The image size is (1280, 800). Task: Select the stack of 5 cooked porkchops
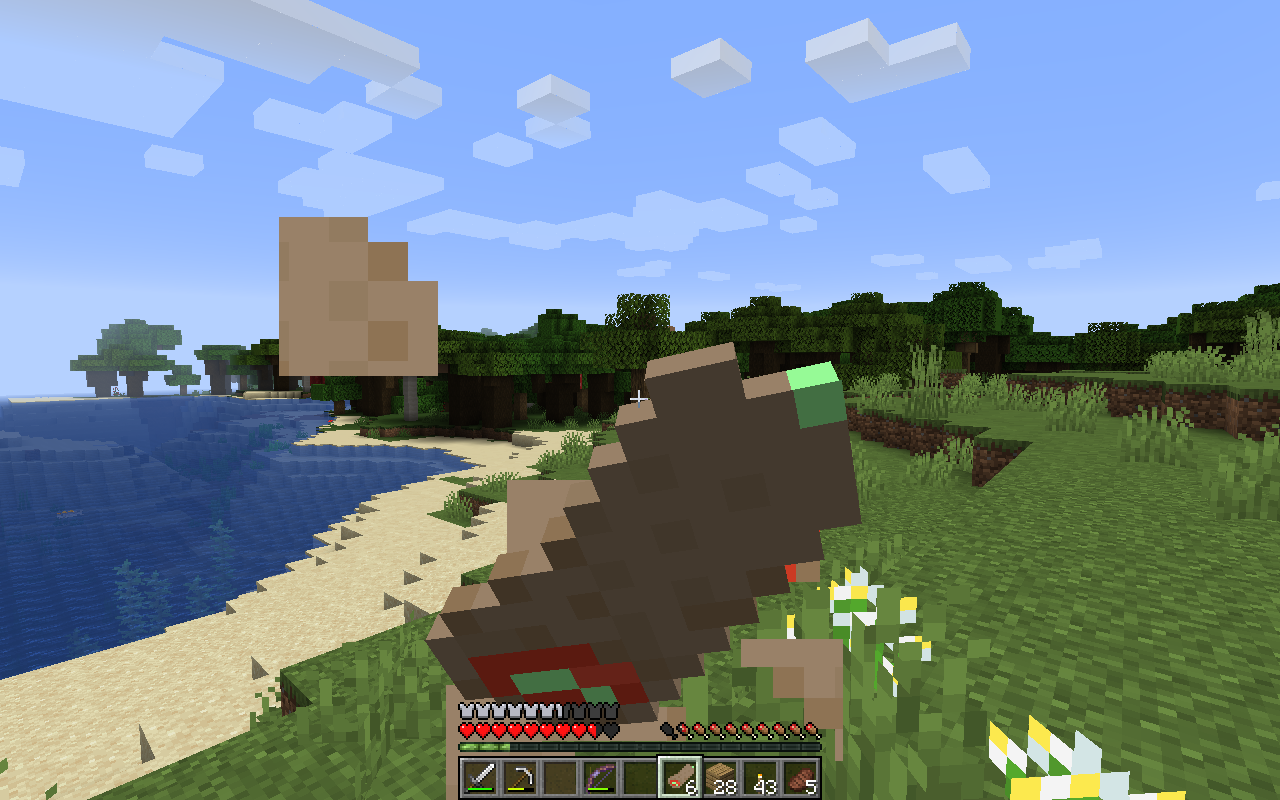coord(797,777)
